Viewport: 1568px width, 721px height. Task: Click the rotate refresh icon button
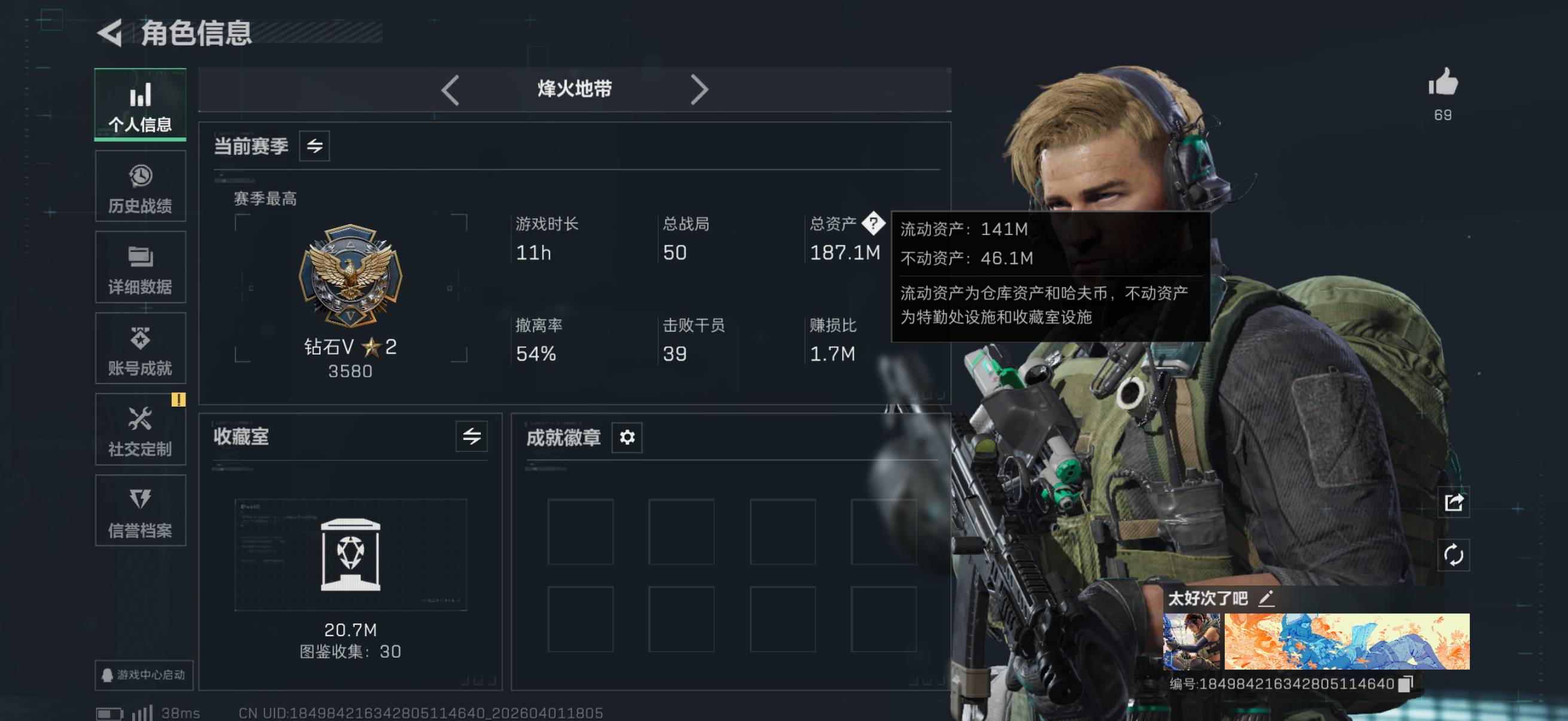tap(1453, 555)
